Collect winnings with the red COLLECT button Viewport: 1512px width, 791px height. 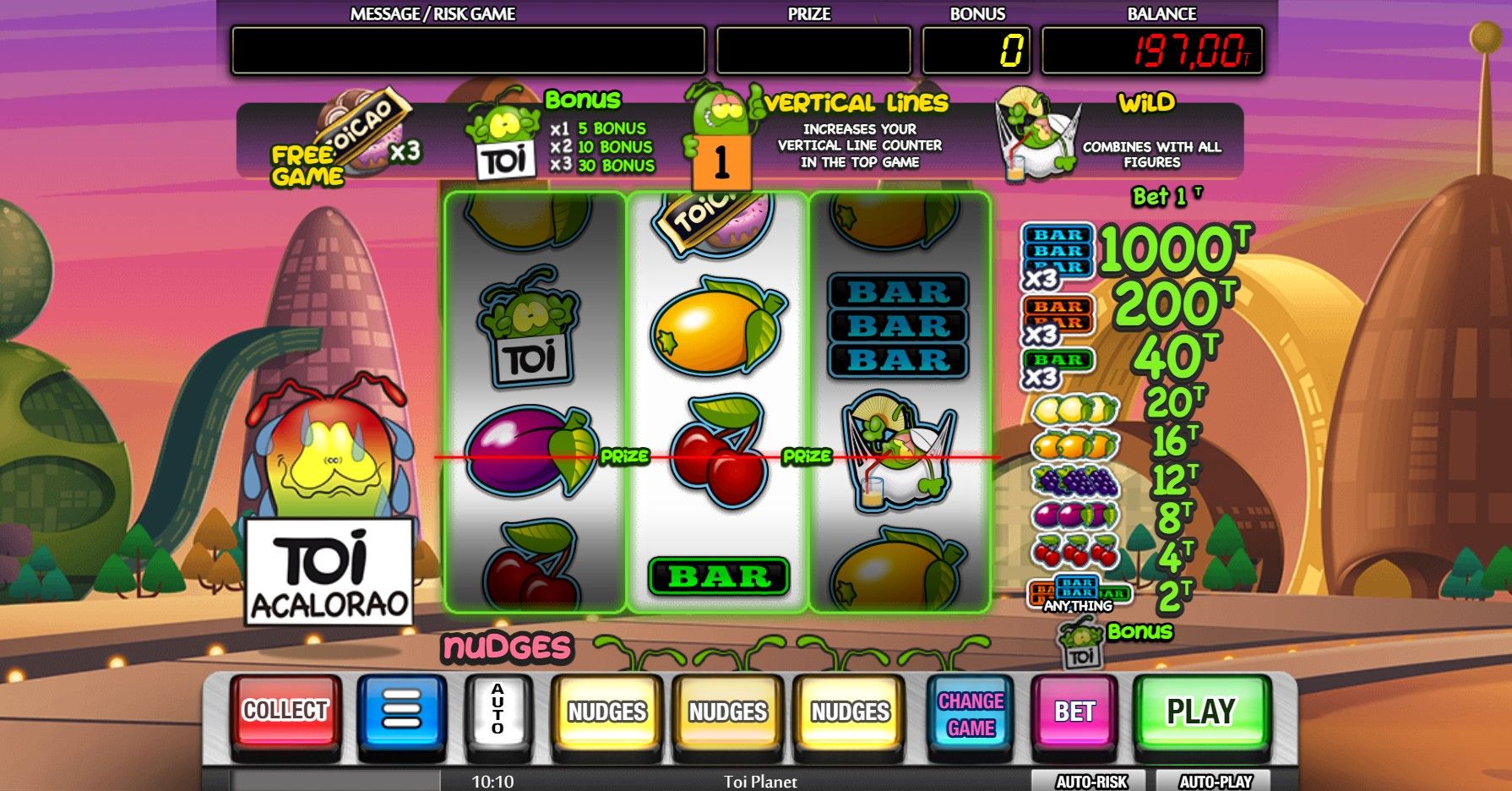point(286,712)
